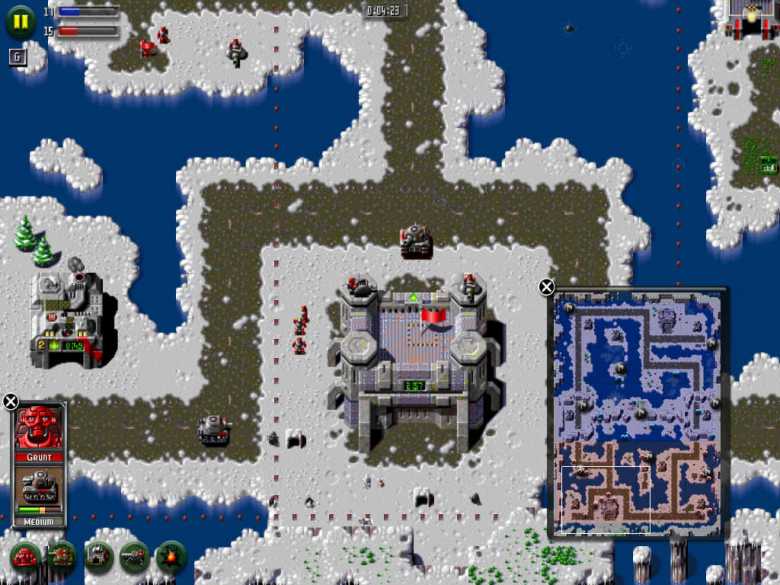Close the minimap panel

point(547,287)
